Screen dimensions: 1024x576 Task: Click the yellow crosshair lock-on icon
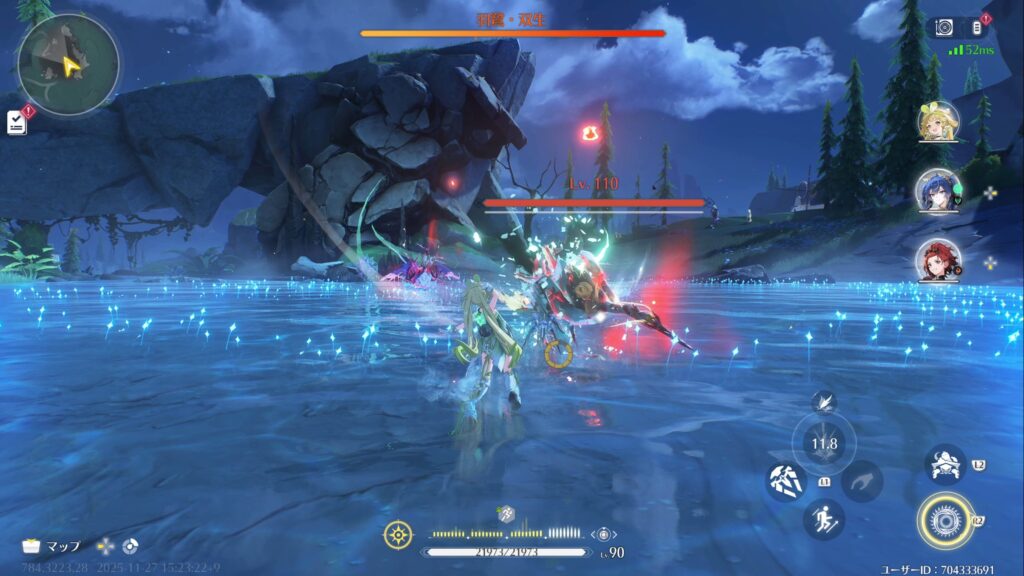398,535
